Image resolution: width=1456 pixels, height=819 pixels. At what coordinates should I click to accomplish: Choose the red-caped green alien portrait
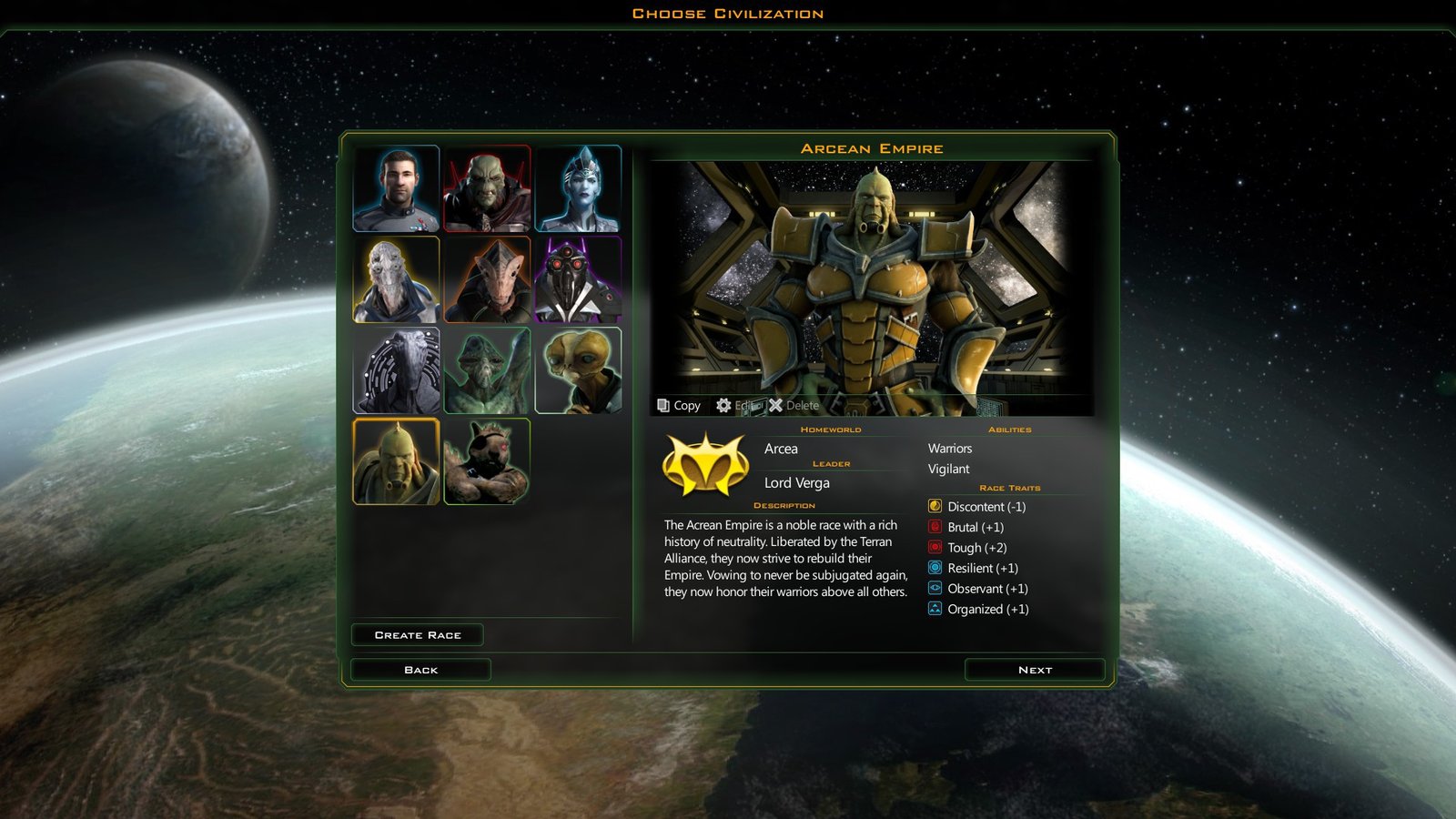coord(487,189)
